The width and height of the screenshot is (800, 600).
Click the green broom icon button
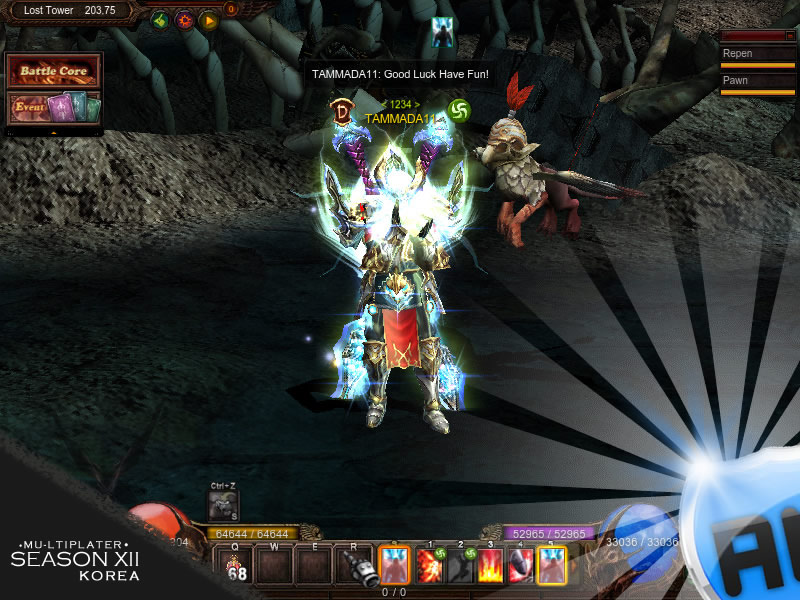click(x=160, y=20)
